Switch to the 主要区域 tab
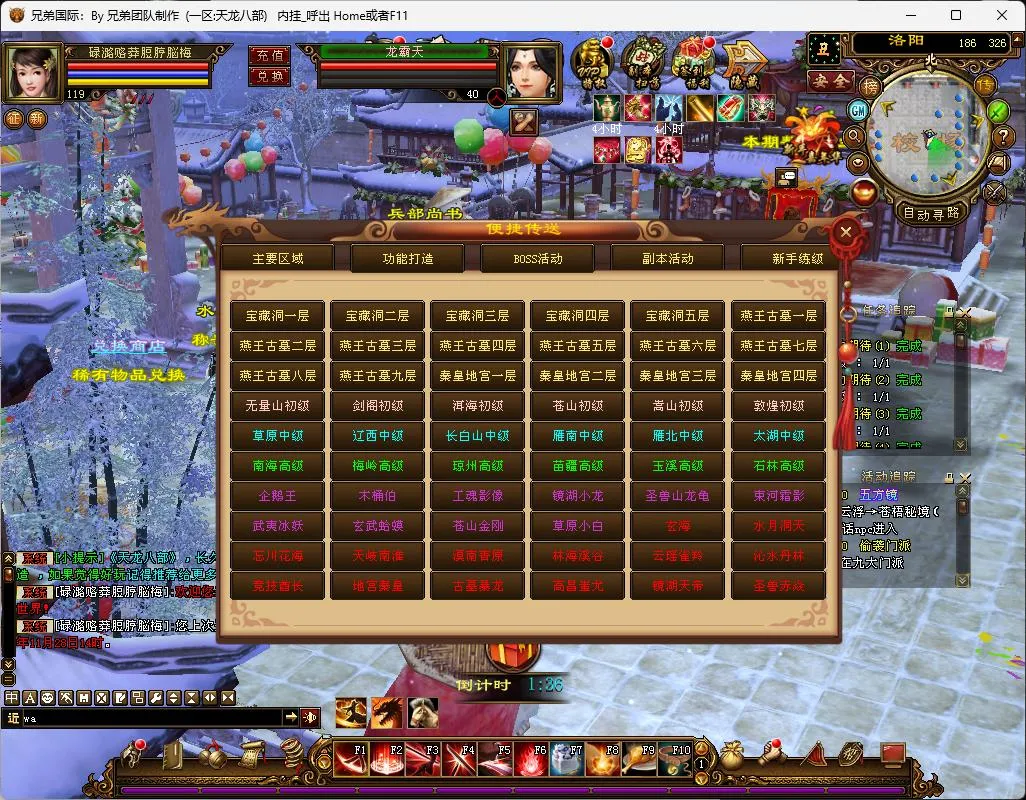Viewport: 1026px width, 800px height. (278, 258)
